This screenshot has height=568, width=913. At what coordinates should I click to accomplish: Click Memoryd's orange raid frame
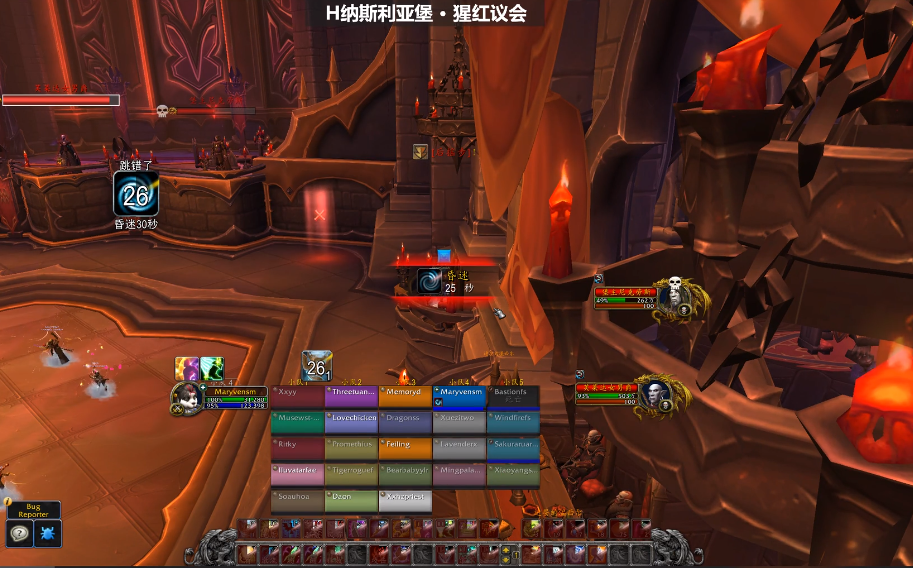coord(405,397)
